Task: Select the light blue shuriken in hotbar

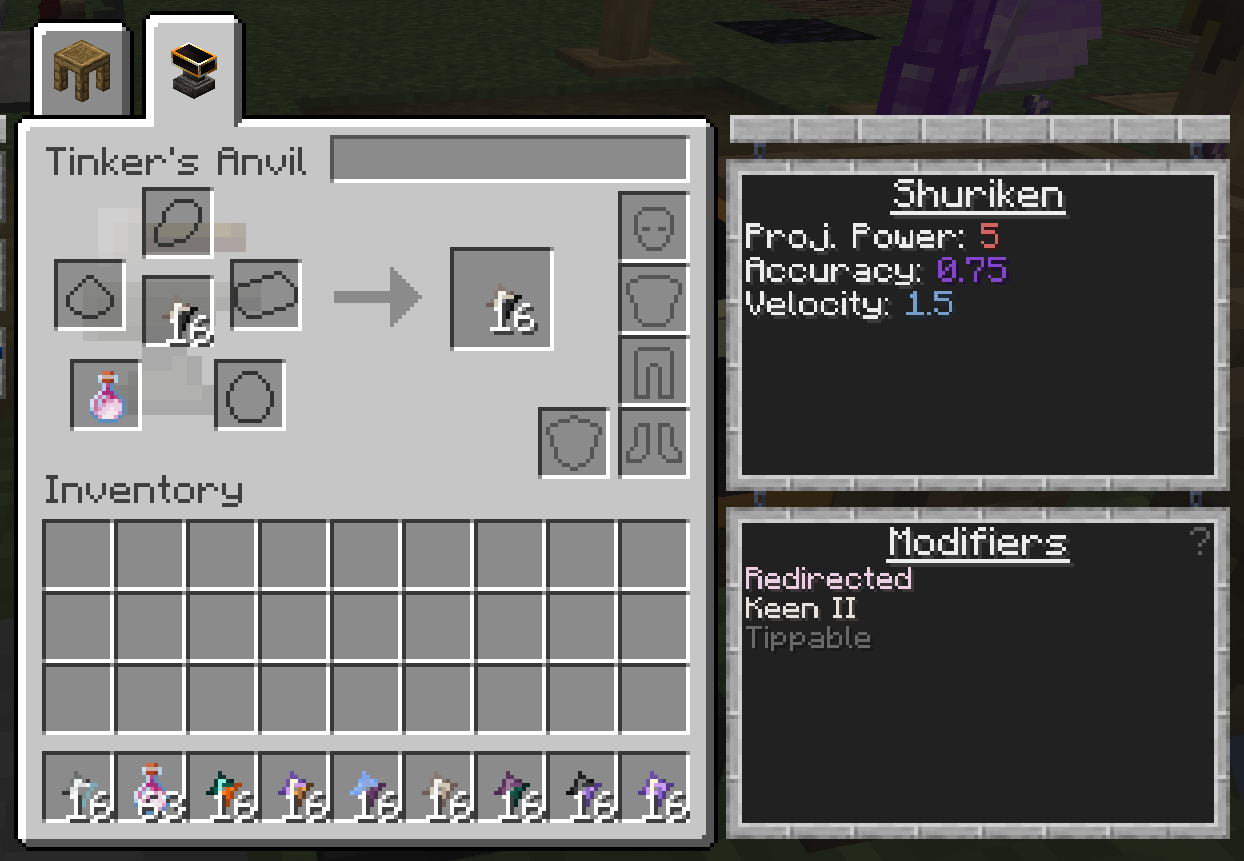Action: point(366,789)
